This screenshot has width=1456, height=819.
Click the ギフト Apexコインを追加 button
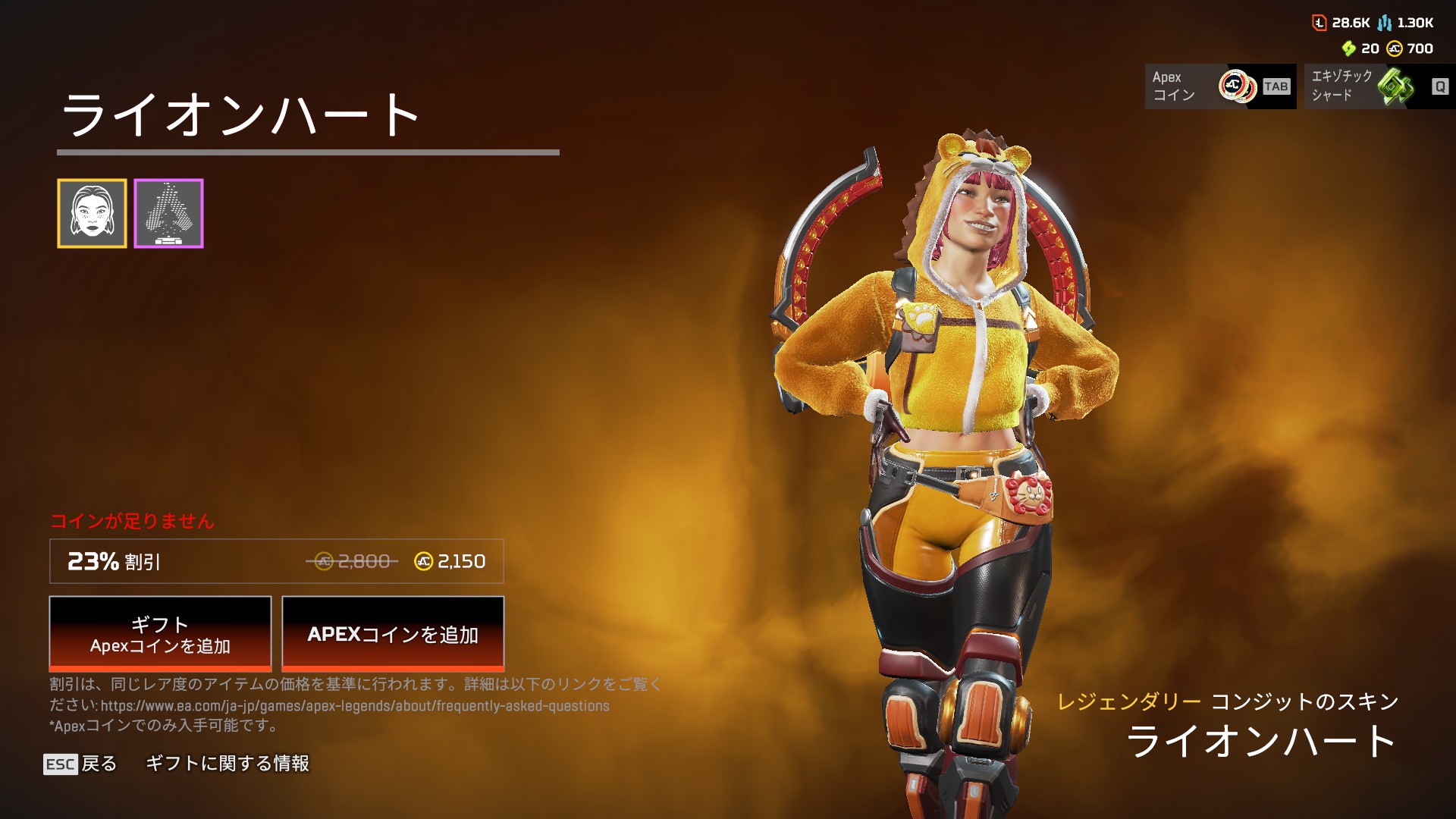point(160,634)
